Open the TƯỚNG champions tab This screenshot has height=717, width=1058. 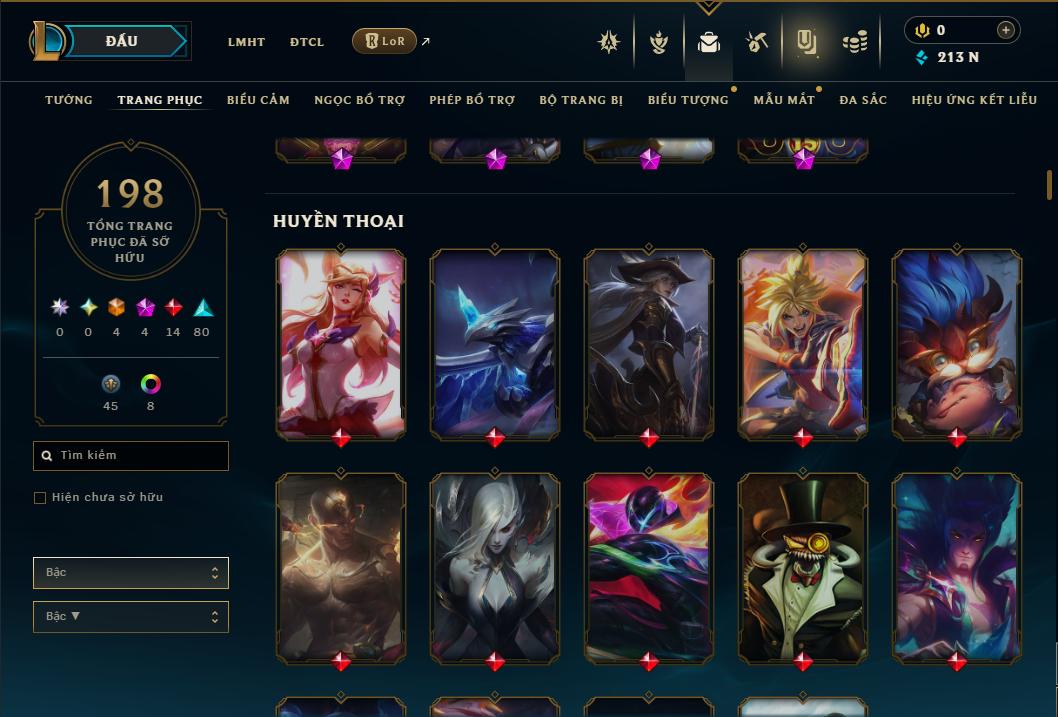pos(69,100)
